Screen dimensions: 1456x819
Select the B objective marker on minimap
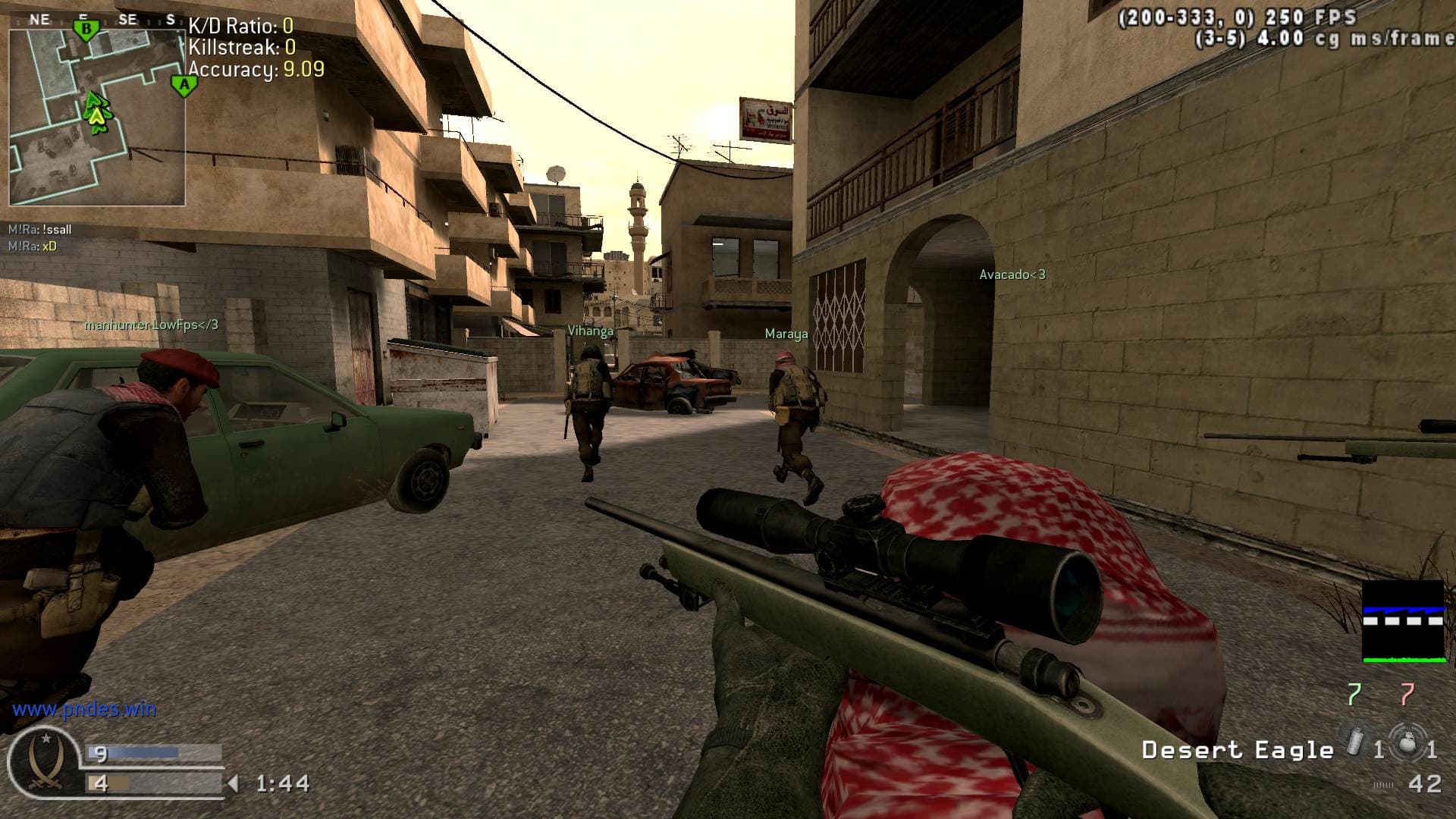pos(86,30)
